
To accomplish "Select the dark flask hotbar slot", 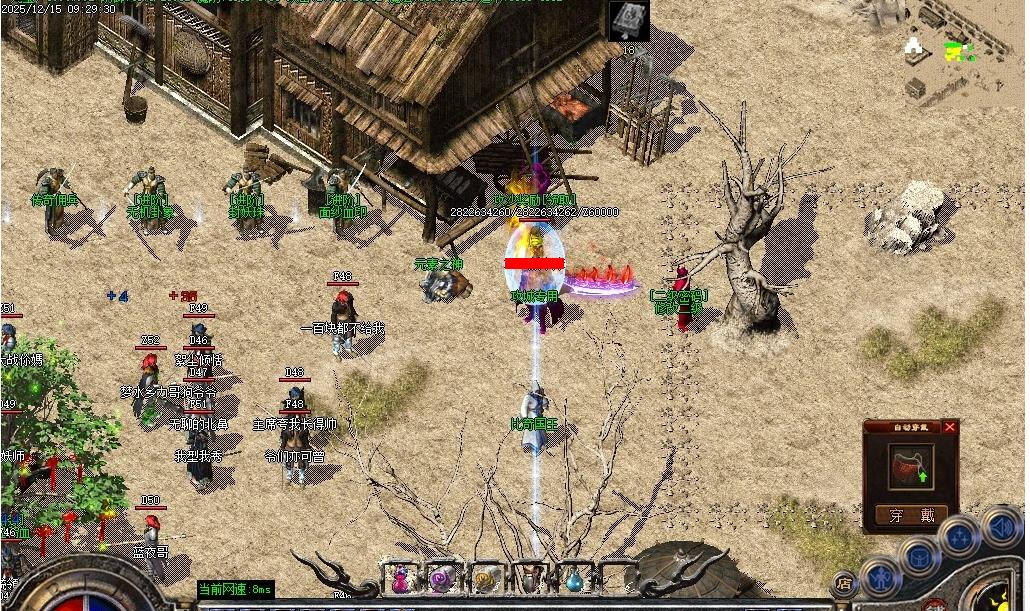I will pyautogui.click(x=529, y=579).
